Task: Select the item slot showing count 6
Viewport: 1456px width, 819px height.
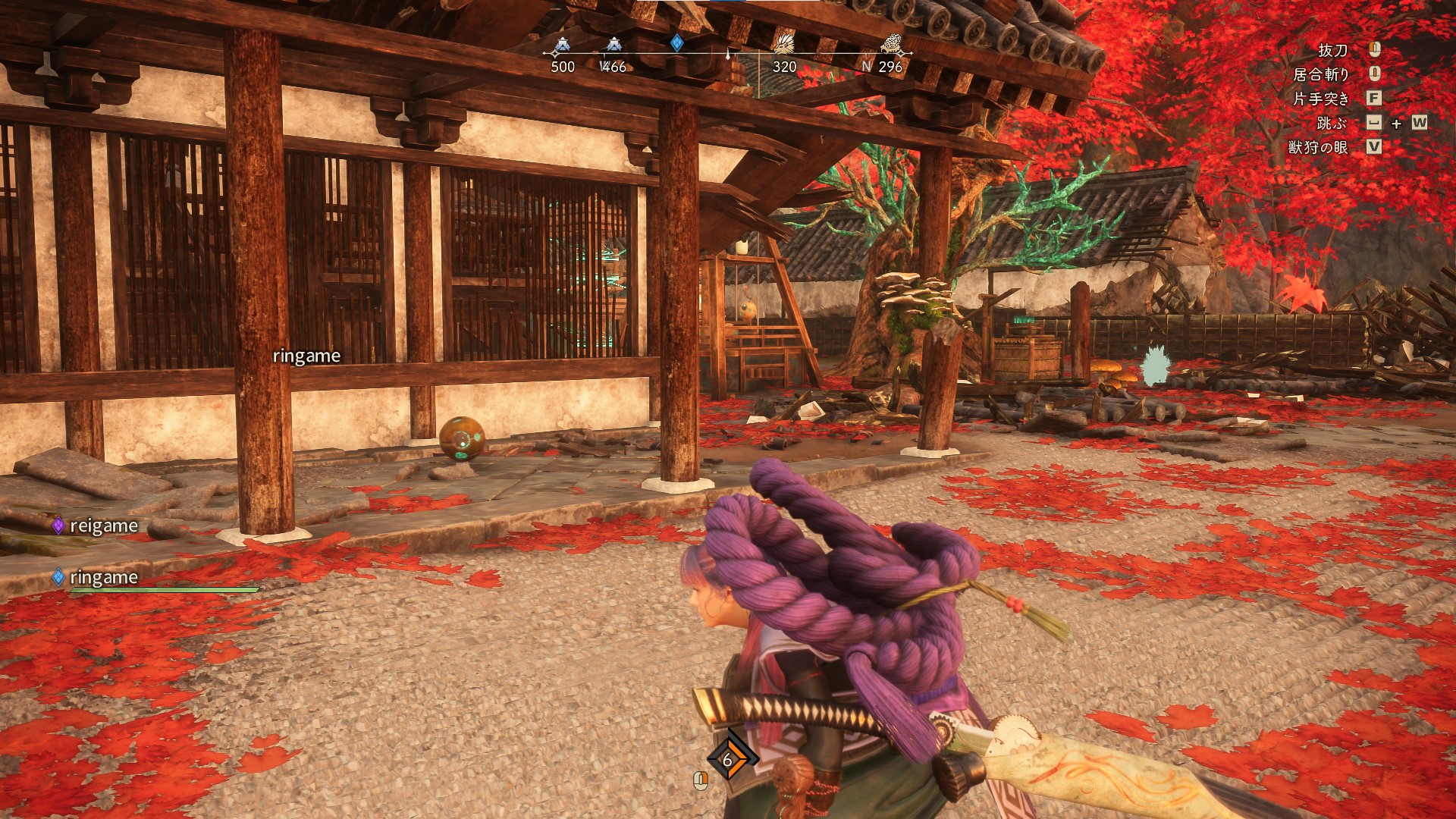Action: [727, 759]
